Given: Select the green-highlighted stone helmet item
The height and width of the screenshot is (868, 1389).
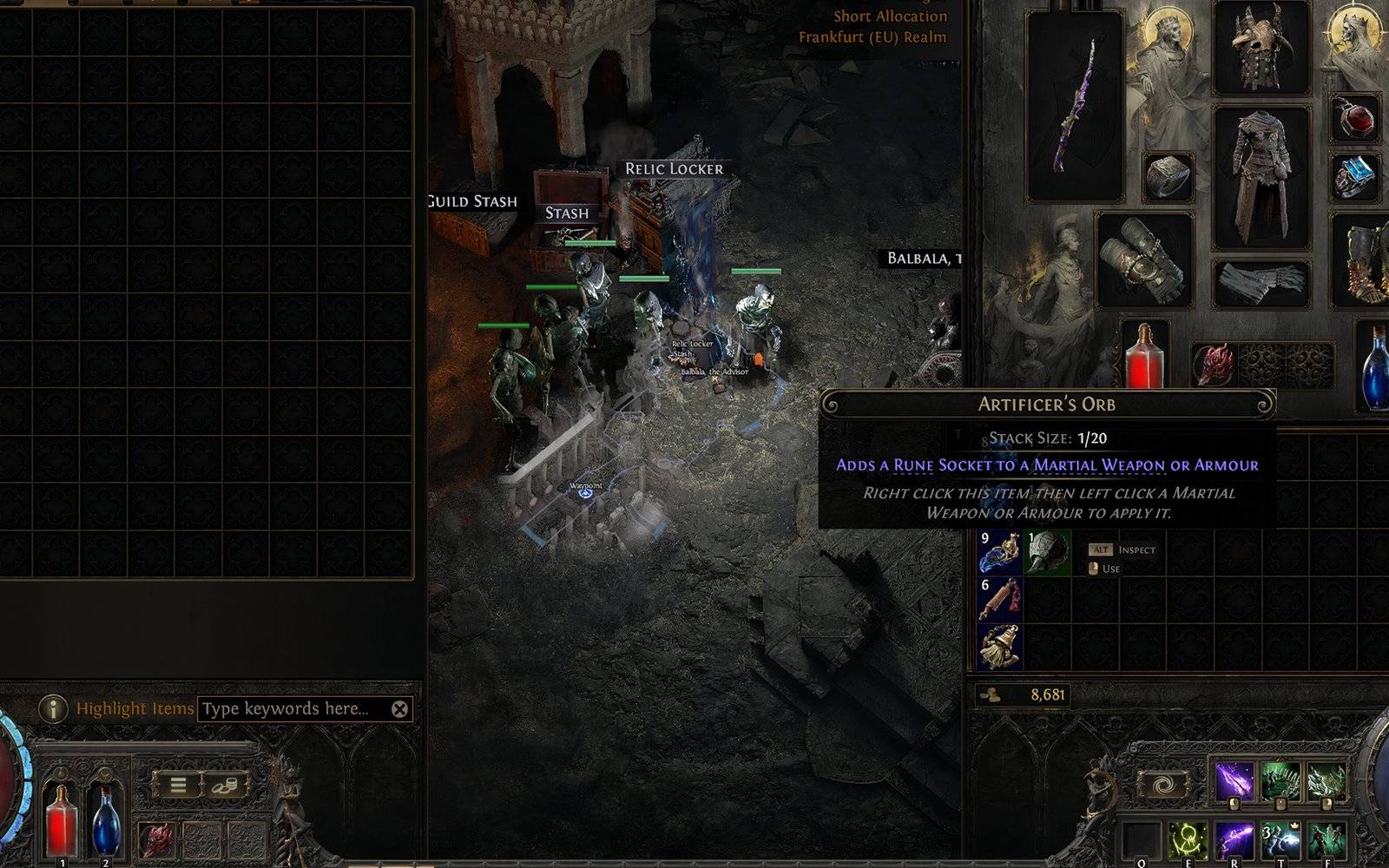Looking at the screenshot, I should click(1048, 553).
